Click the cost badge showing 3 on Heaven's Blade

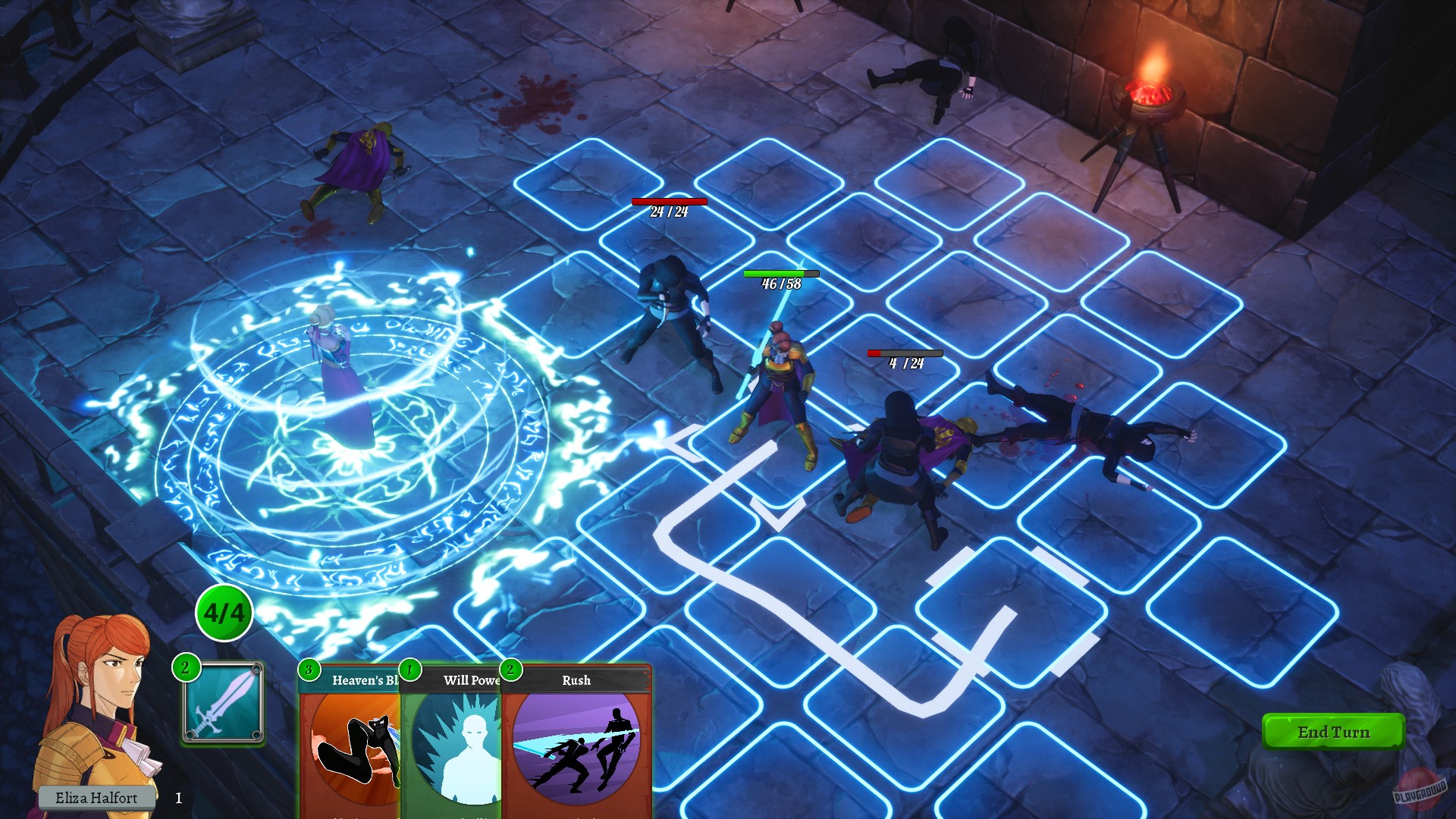coord(310,671)
